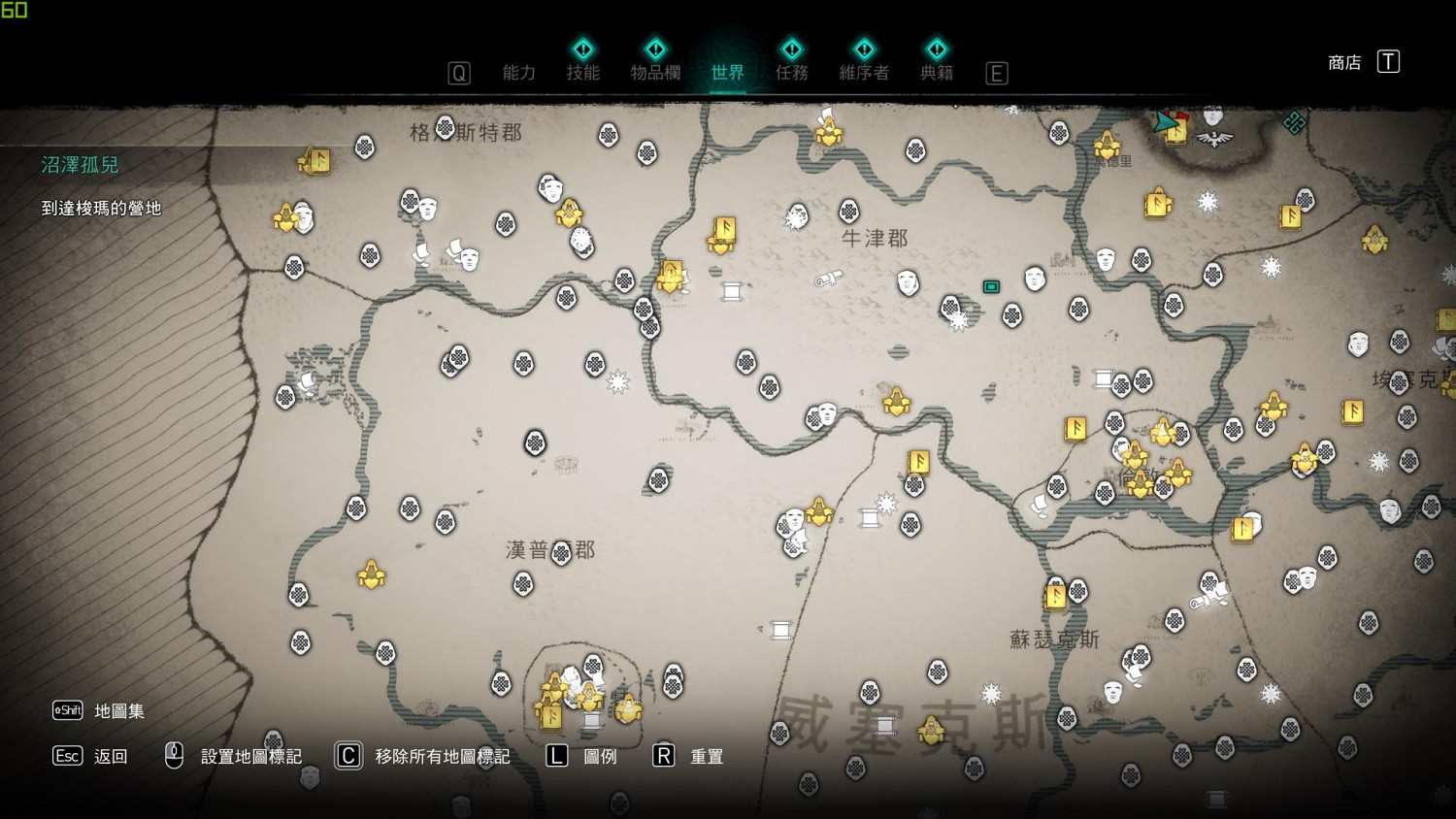Viewport: 1456px width, 819px height.
Task: Switch to the 任務 tab
Action: click(x=791, y=72)
